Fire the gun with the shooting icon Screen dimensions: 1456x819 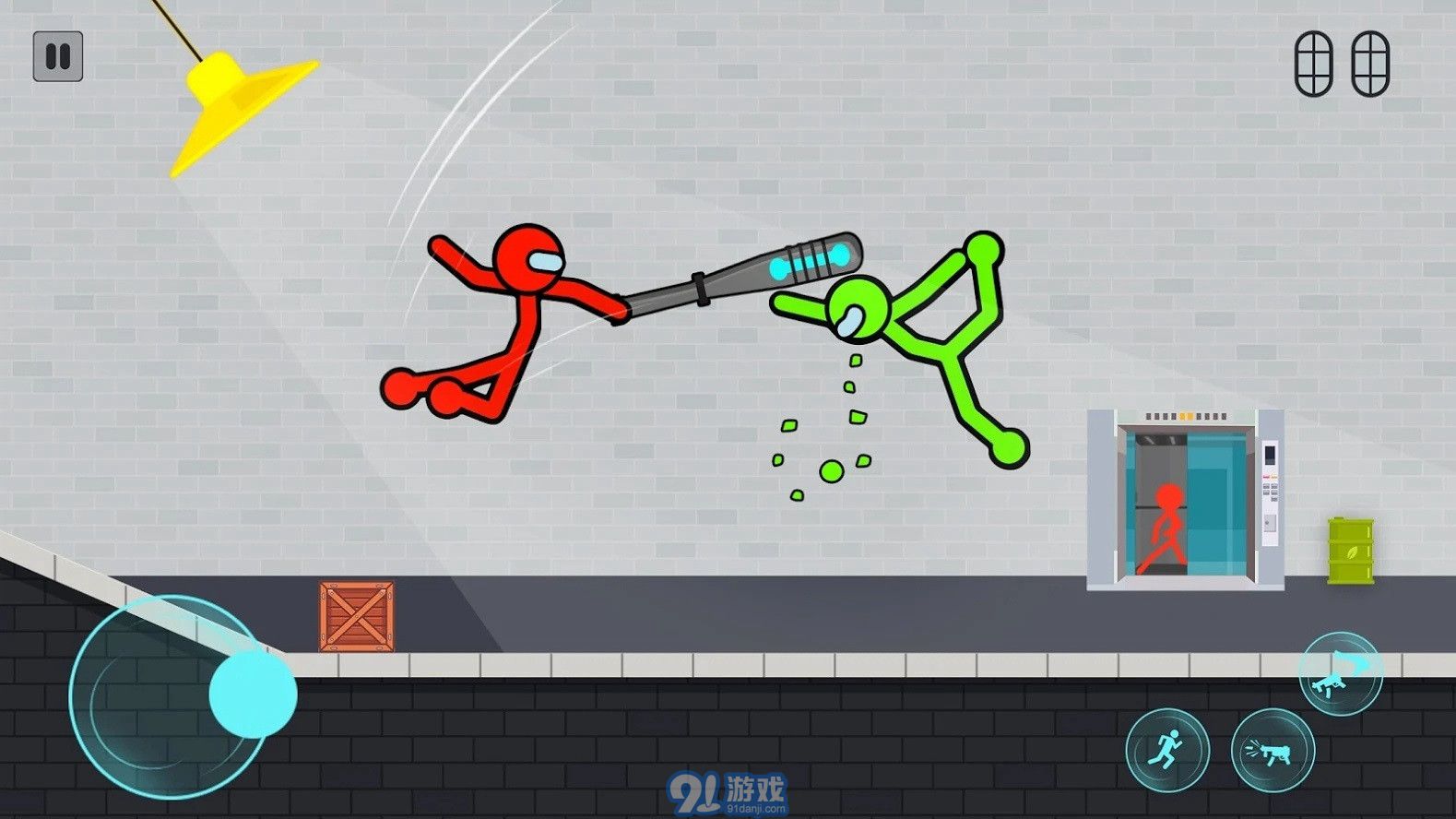[1273, 751]
